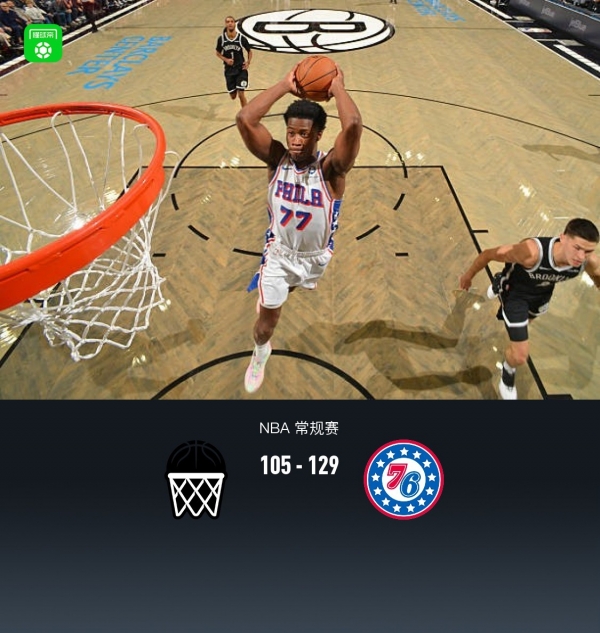The image size is (600, 633).
Task: Open the Philadelphia 76ers team logo
Action: point(403,479)
